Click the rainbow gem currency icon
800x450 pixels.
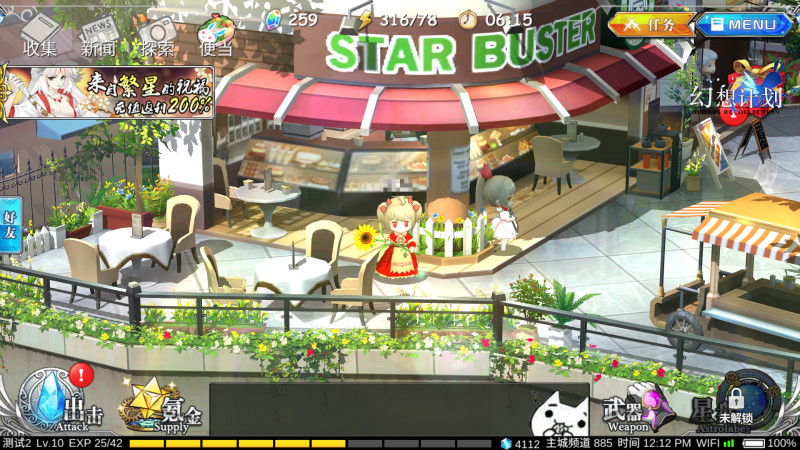click(x=275, y=19)
